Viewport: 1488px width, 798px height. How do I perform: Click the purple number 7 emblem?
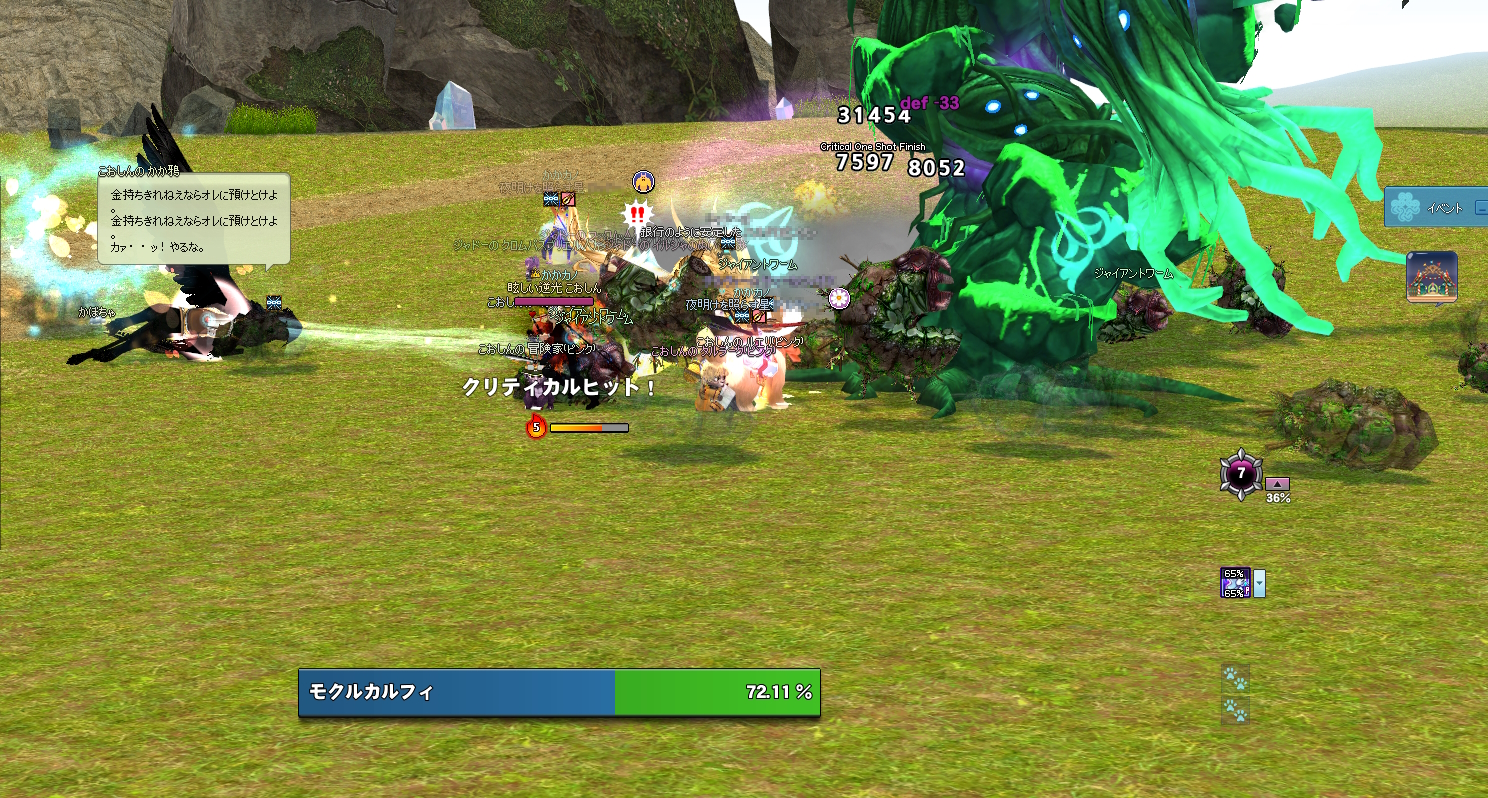tap(1241, 474)
